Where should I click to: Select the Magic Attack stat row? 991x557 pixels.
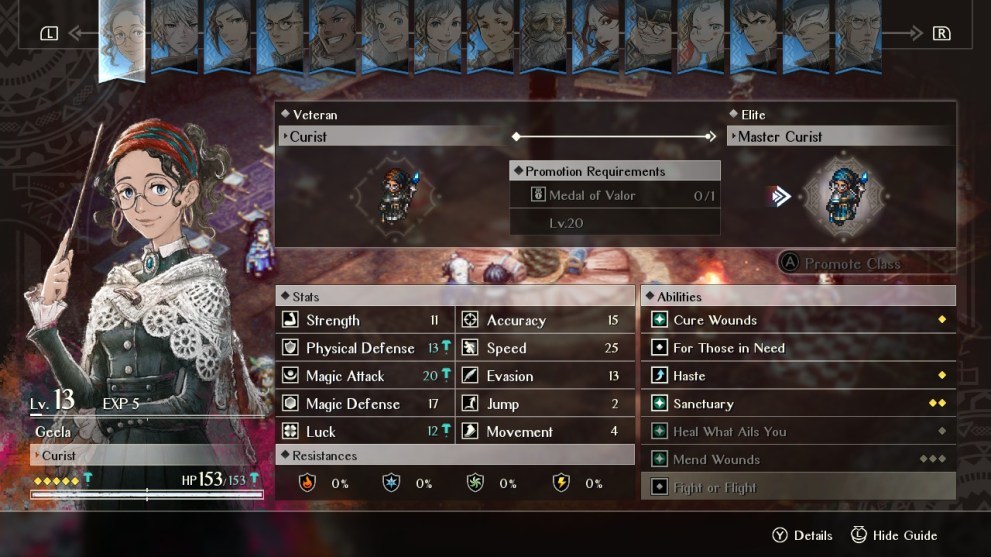(x=365, y=376)
